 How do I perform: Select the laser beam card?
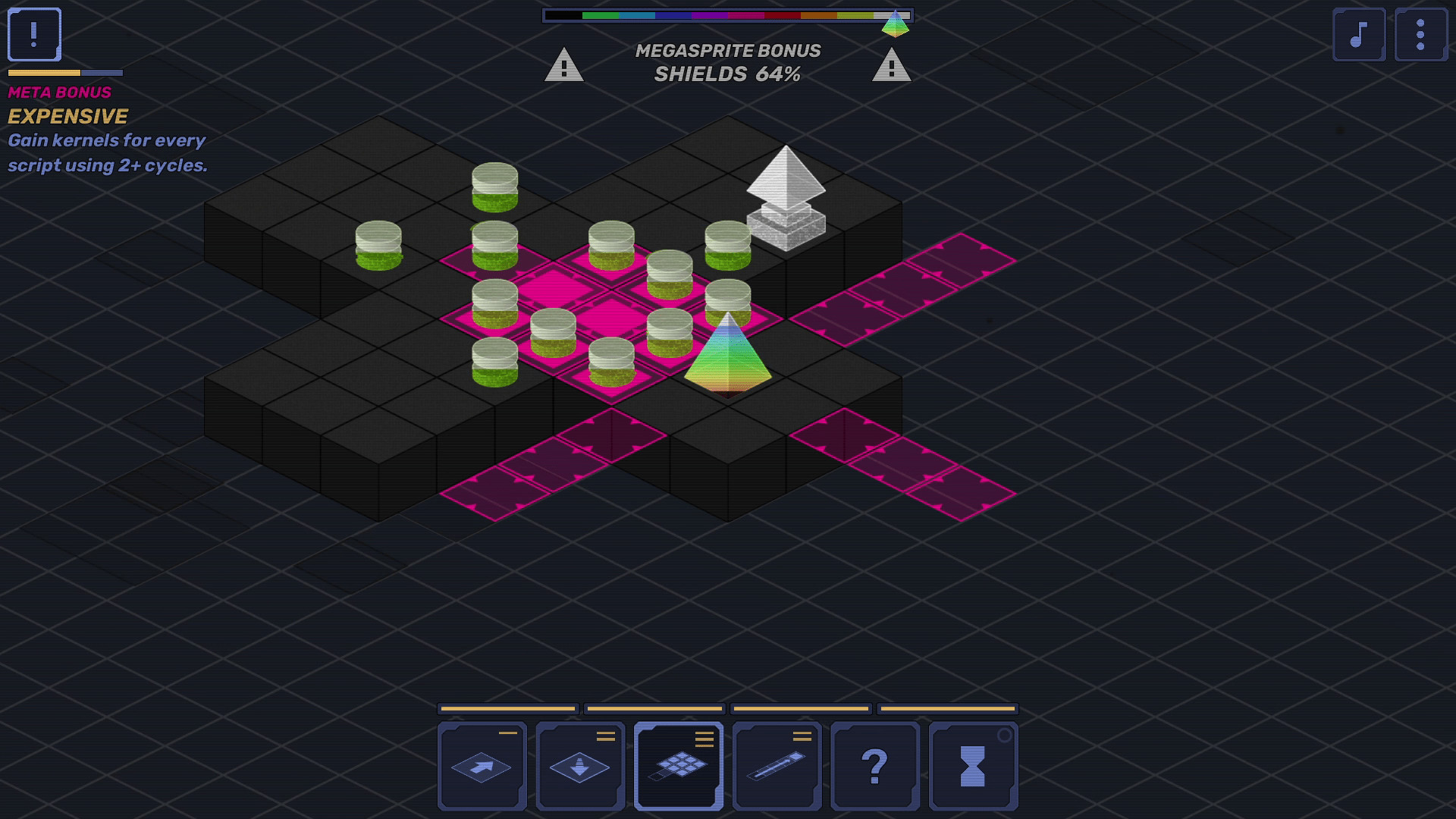point(777,766)
